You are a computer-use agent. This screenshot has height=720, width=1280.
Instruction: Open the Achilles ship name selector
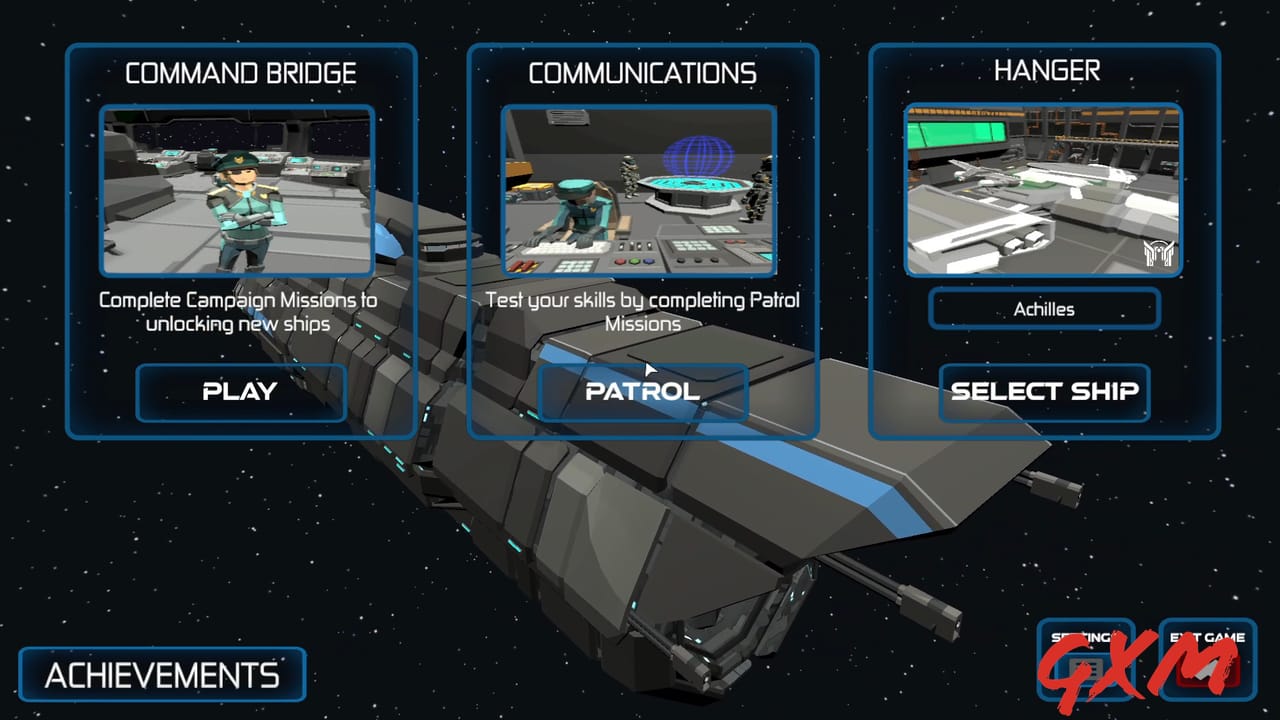1043,309
